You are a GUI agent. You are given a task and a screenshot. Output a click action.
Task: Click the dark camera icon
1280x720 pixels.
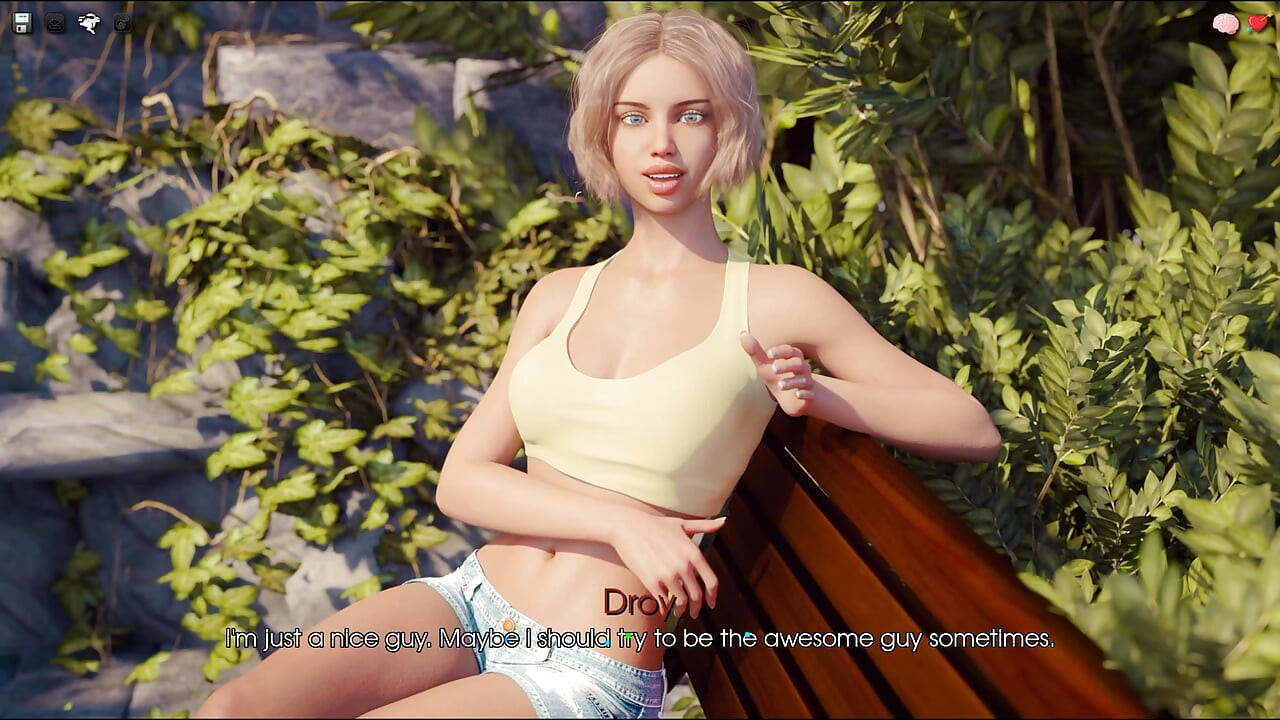pos(122,22)
